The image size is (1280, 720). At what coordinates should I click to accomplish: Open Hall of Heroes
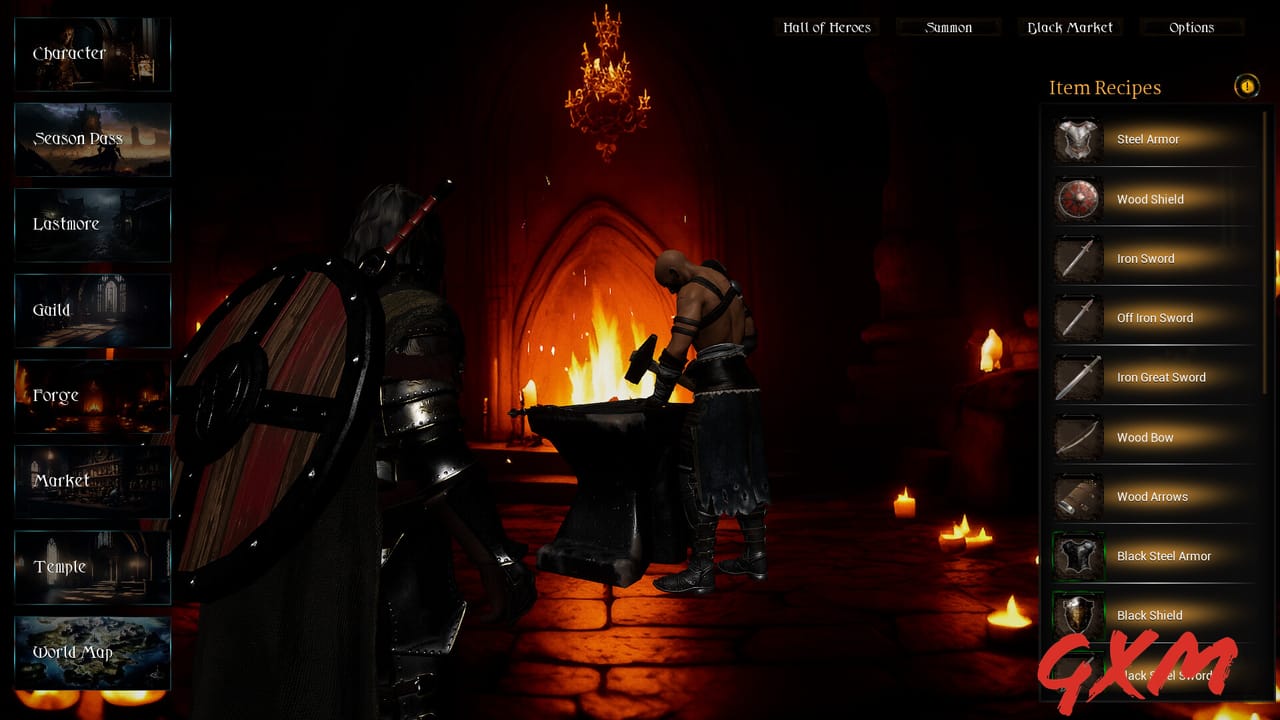(x=827, y=27)
